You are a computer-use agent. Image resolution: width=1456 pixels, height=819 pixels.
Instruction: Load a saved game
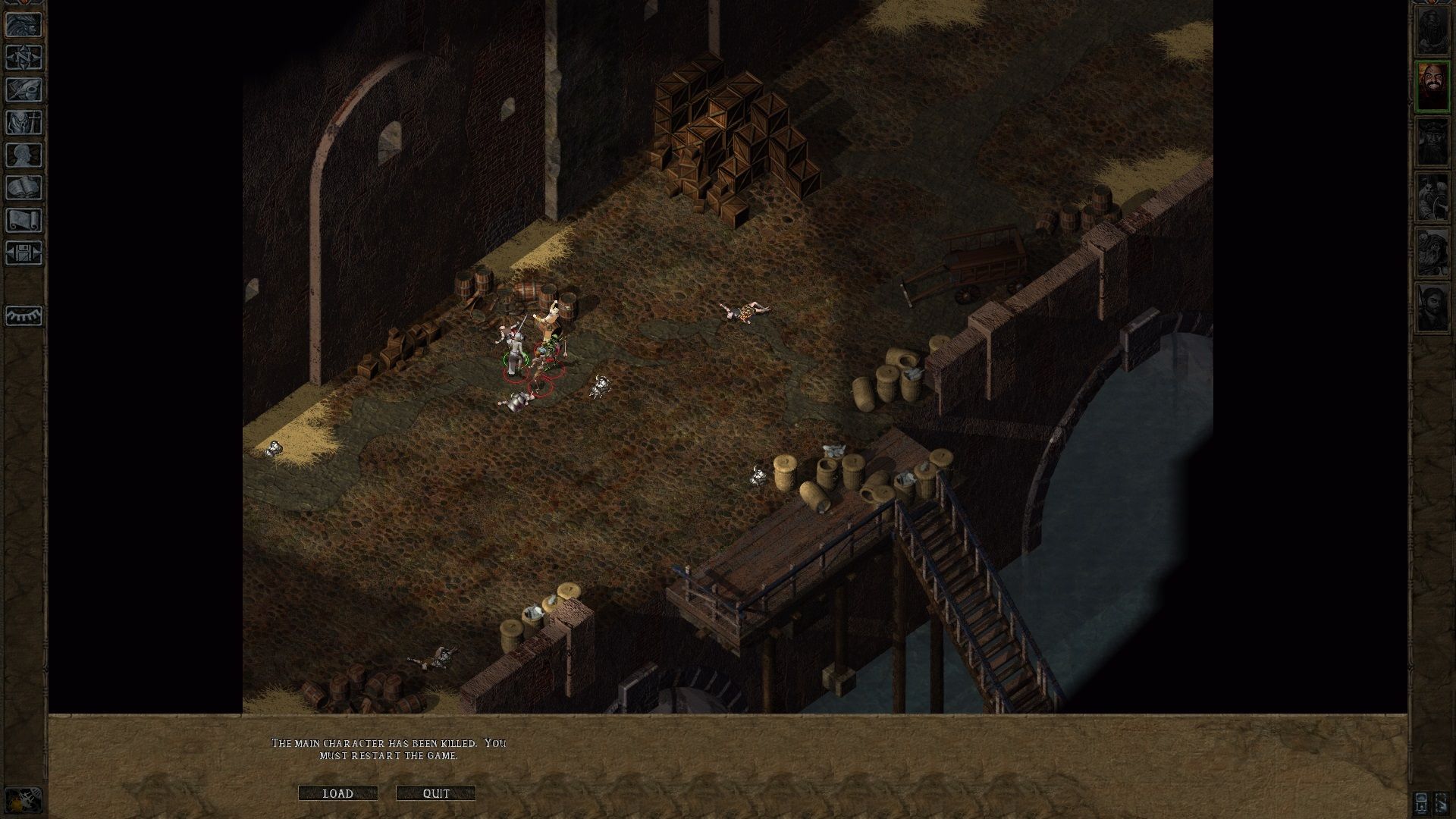tap(337, 793)
